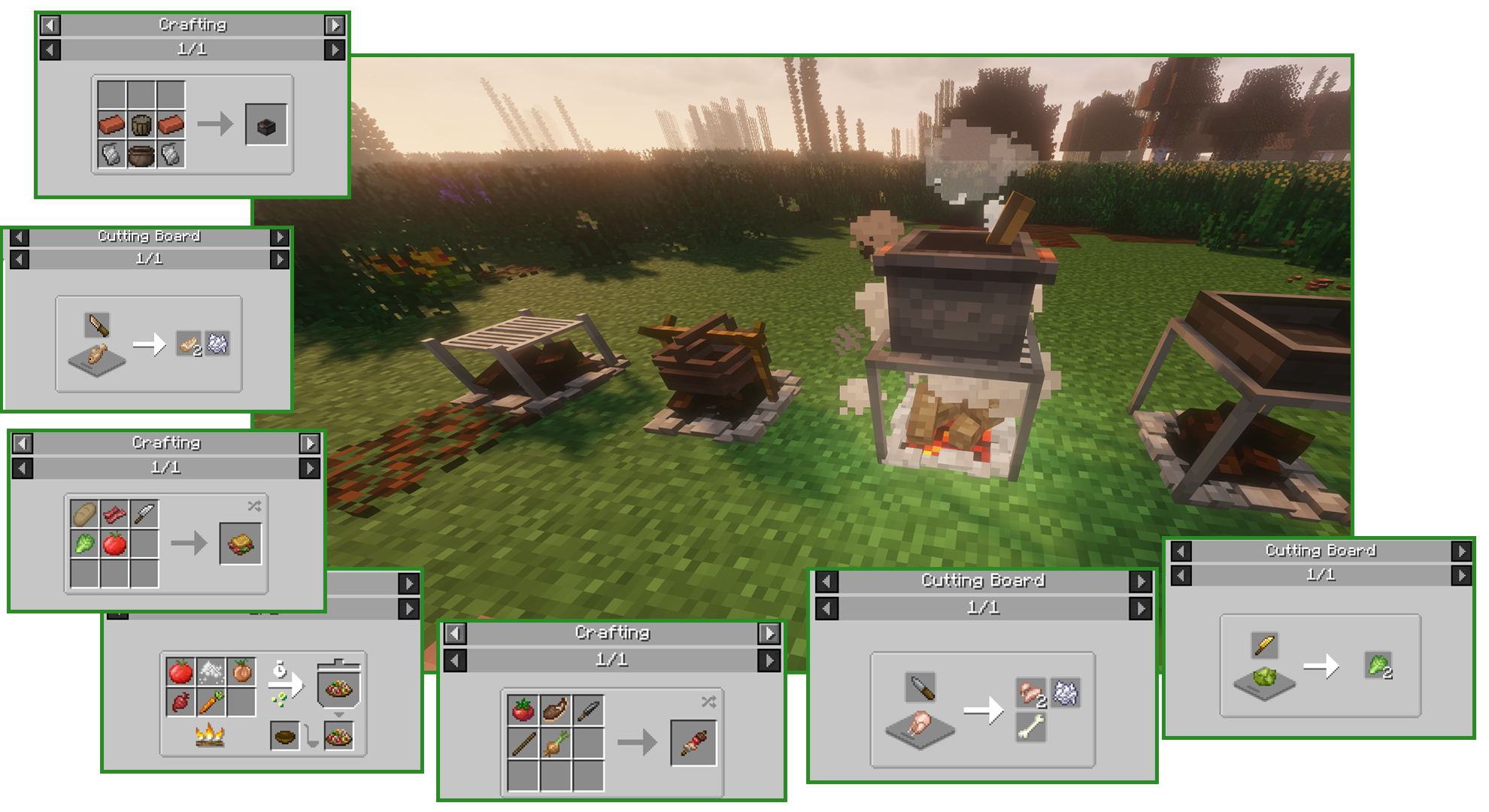The width and height of the screenshot is (1489, 812).
Task: Select the whole cabbage on the cutting board
Action: (1264, 678)
